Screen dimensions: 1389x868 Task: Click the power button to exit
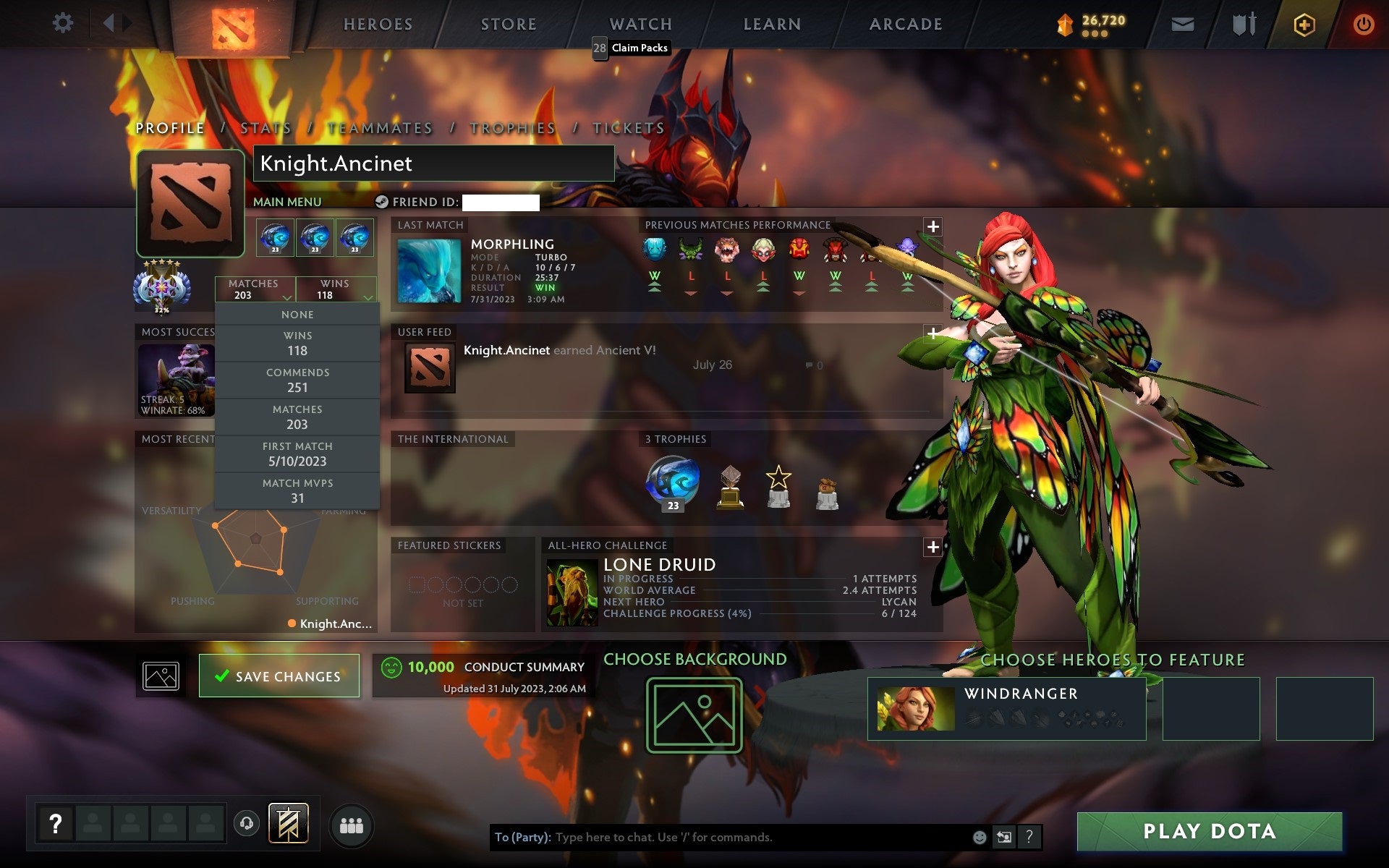[x=1363, y=24]
